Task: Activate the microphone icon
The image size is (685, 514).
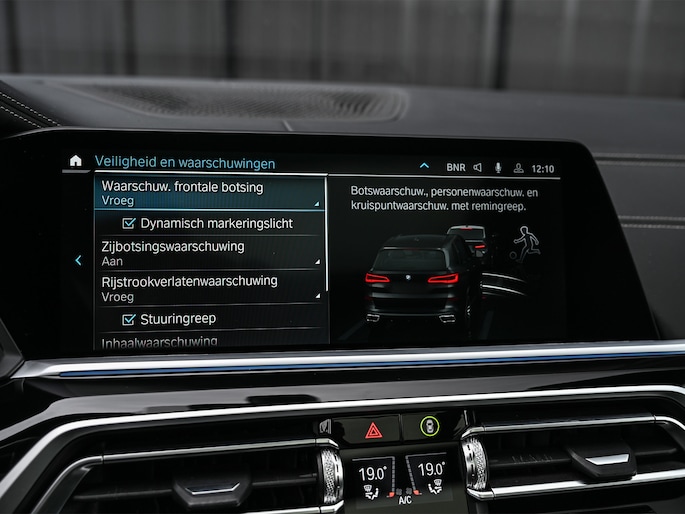Action: [x=498, y=168]
